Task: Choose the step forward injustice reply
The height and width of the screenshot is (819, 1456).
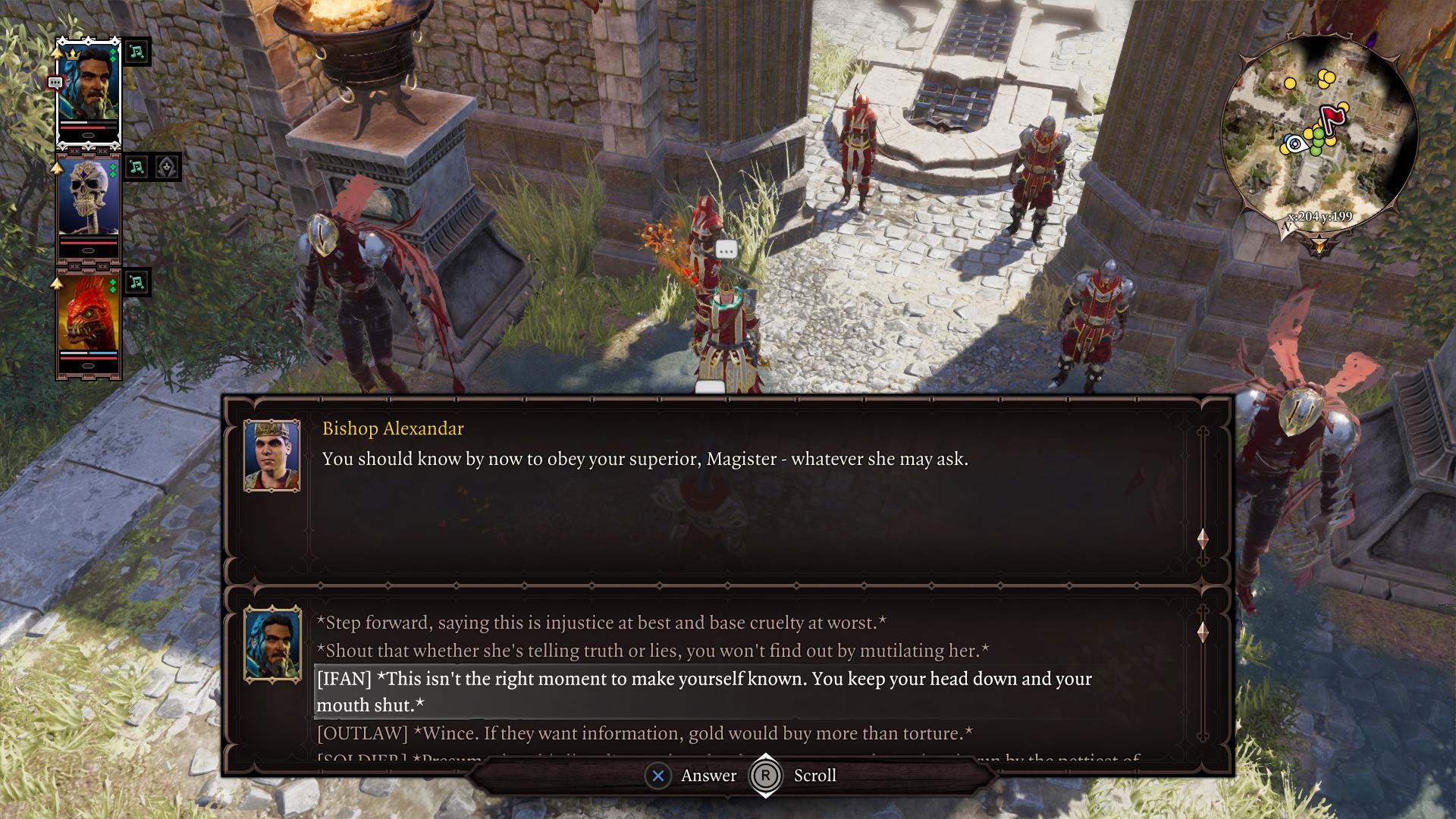Action: [601, 623]
